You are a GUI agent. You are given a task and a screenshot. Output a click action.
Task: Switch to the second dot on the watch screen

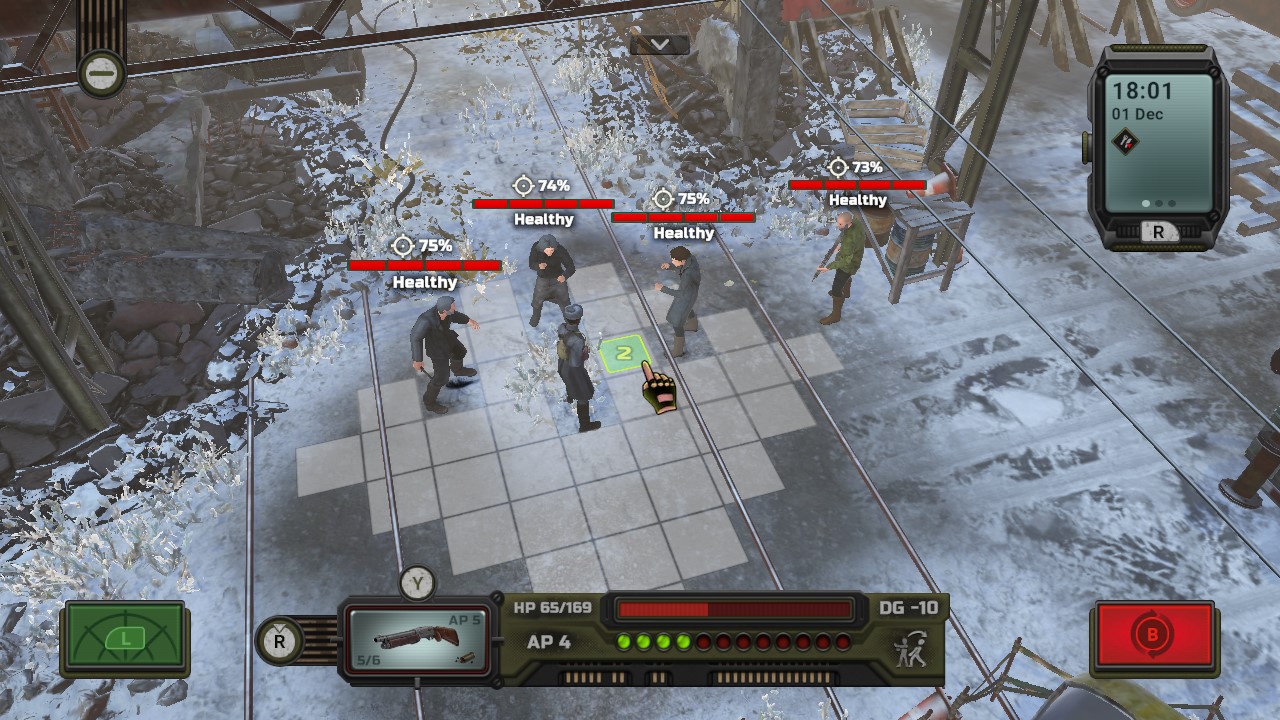click(1158, 203)
